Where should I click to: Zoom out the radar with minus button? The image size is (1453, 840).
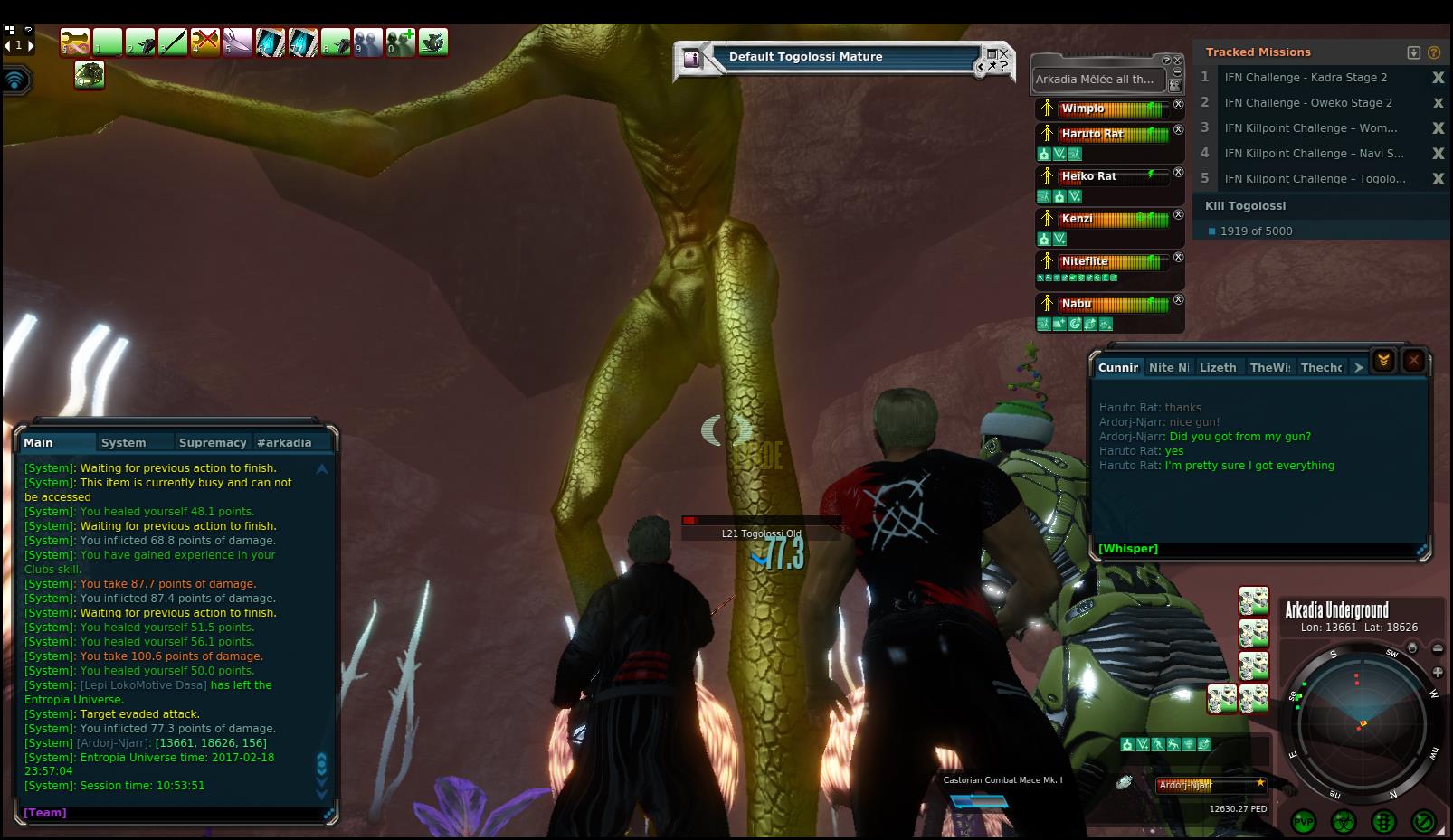click(1438, 648)
